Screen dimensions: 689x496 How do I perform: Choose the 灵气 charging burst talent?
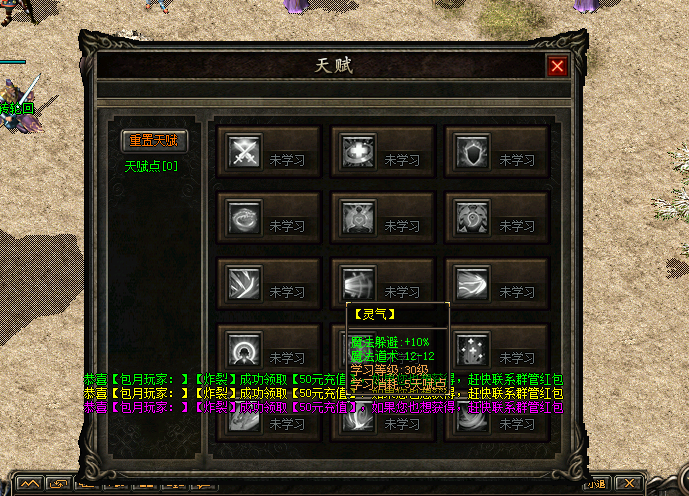coord(357,282)
